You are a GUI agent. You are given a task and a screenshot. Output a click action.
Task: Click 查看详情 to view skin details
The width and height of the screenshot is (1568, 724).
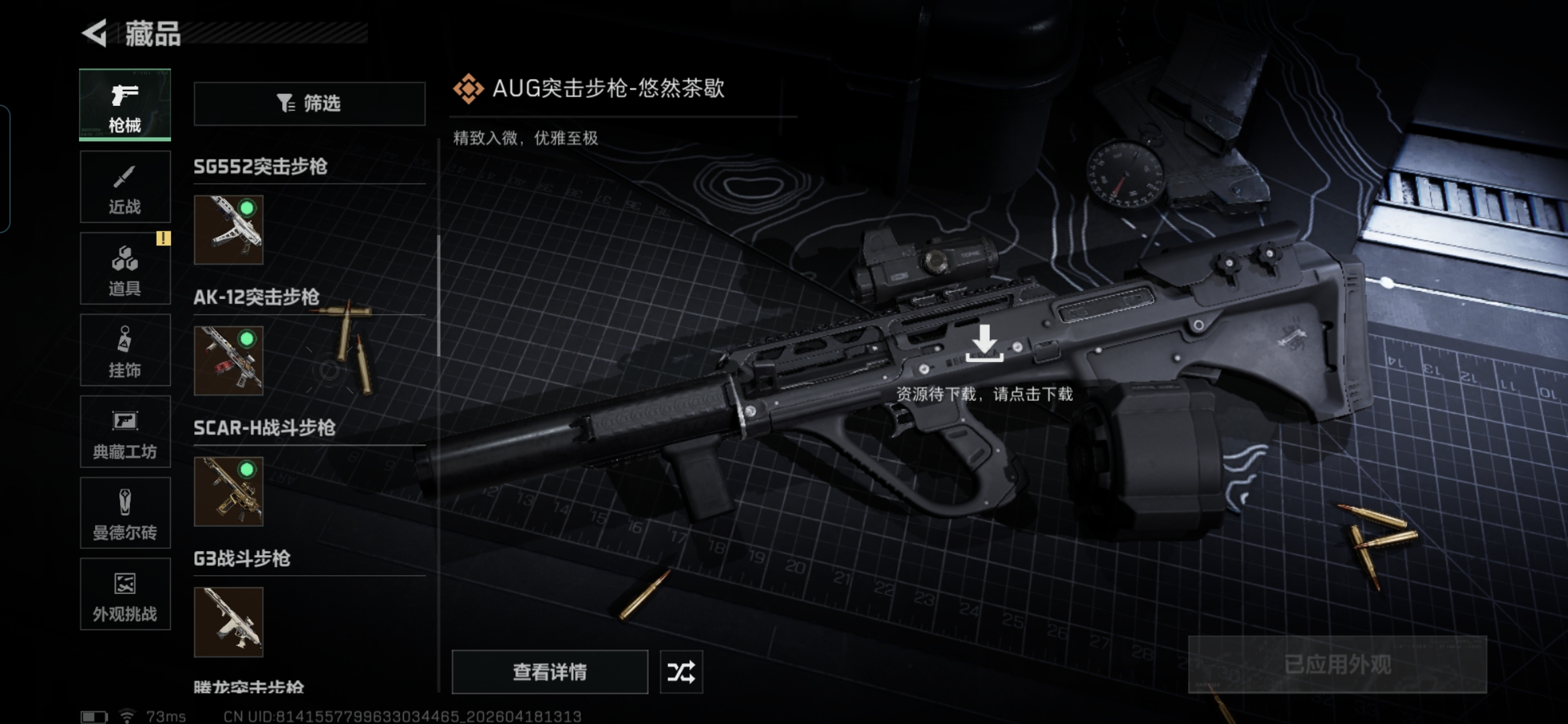coord(549,672)
